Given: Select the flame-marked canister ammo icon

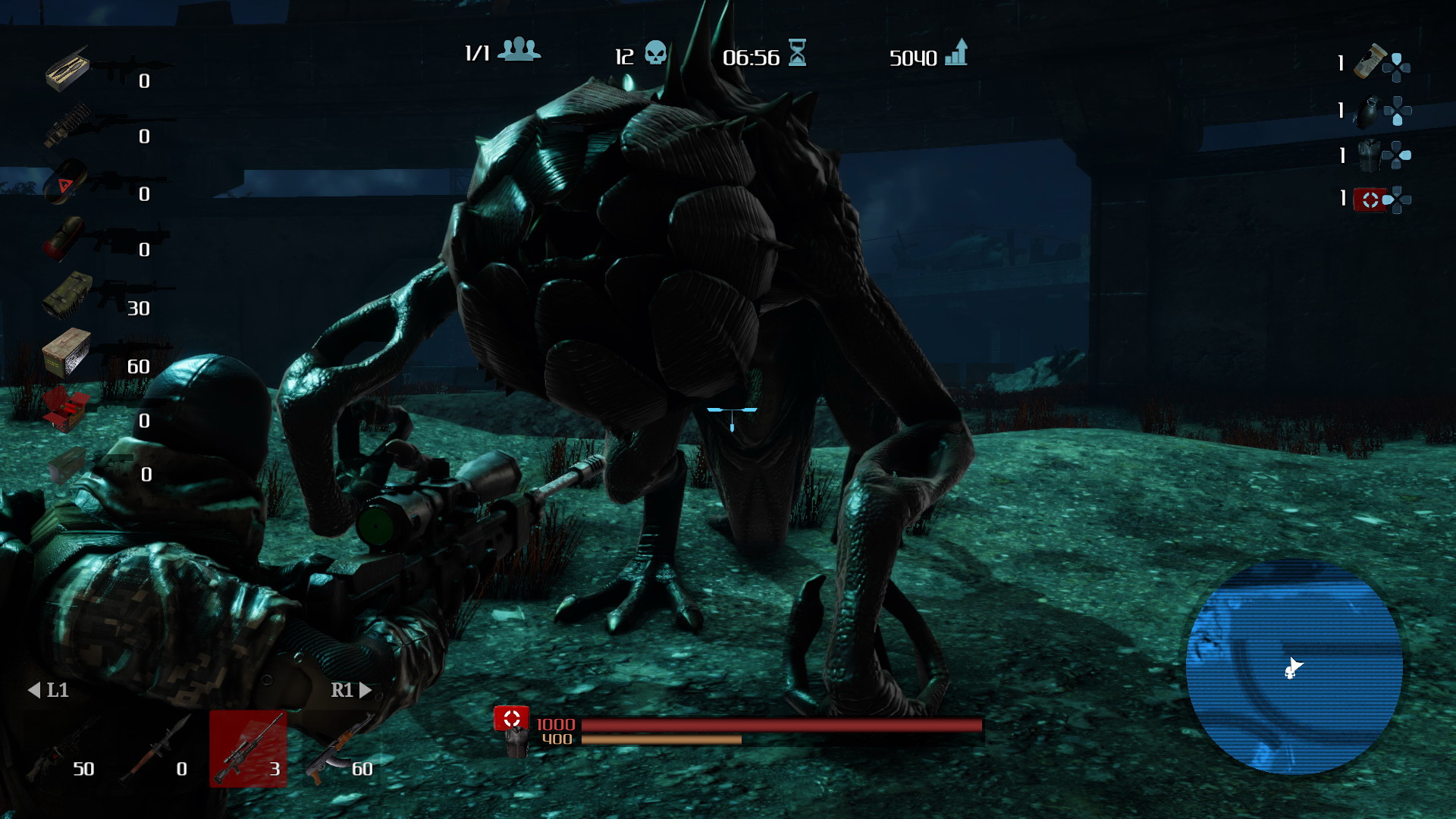Looking at the screenshot, I should click(64, 182).
